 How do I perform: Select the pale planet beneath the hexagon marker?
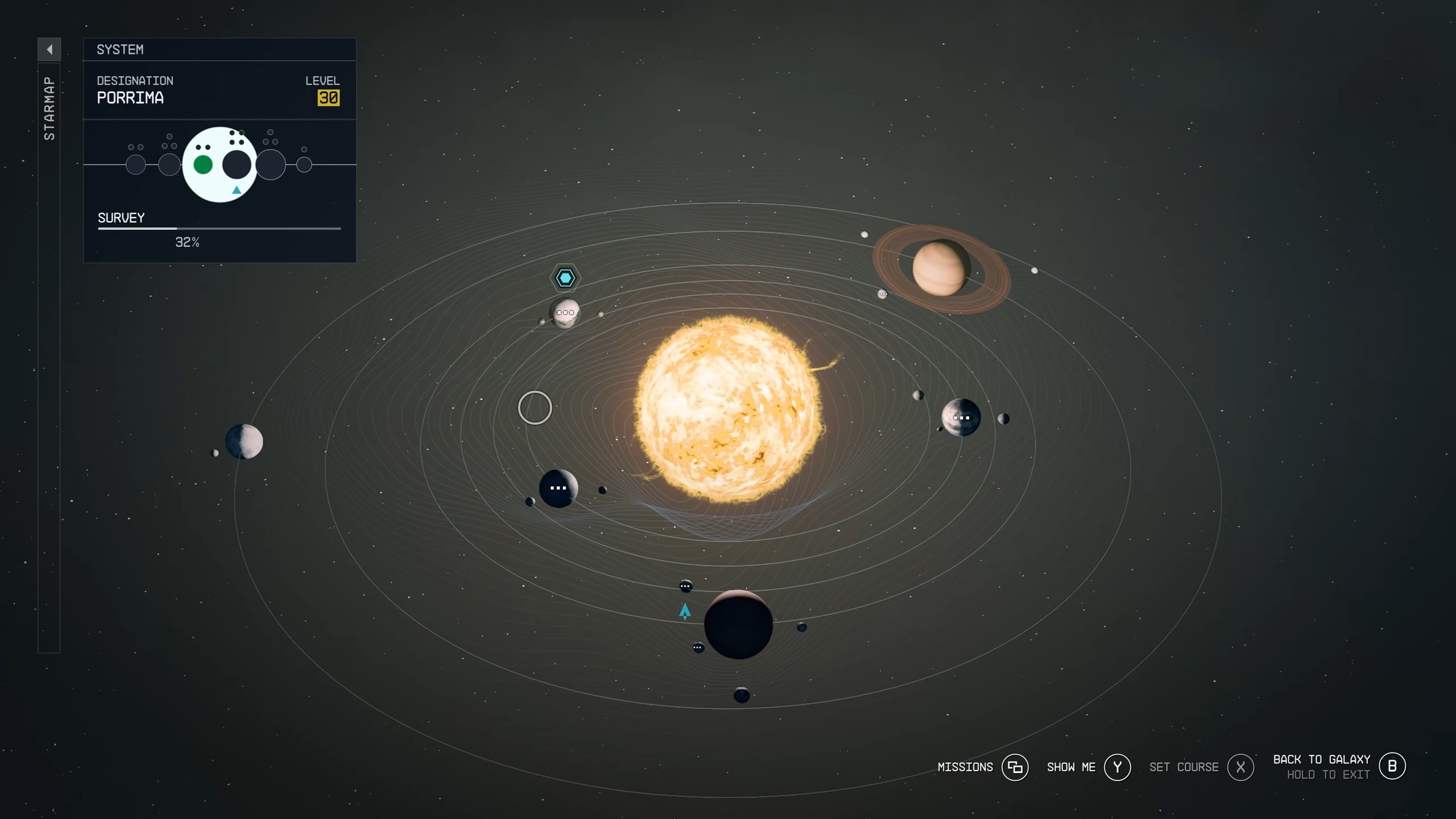click(x=565, y=313)
